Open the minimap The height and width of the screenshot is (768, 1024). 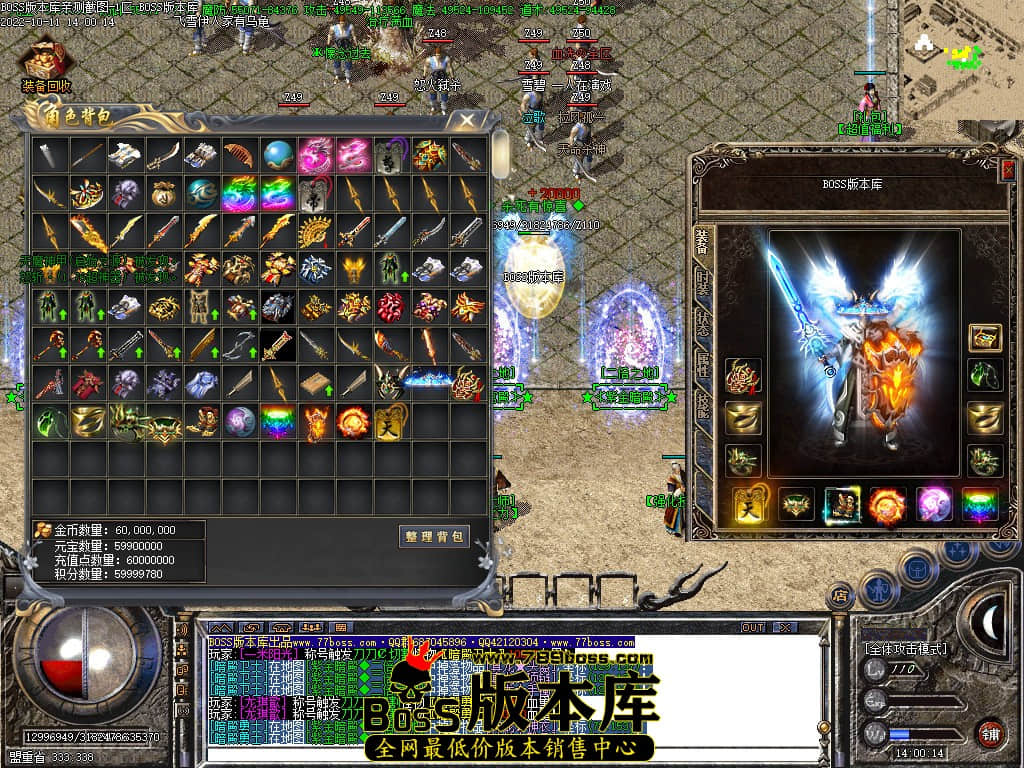958,60
